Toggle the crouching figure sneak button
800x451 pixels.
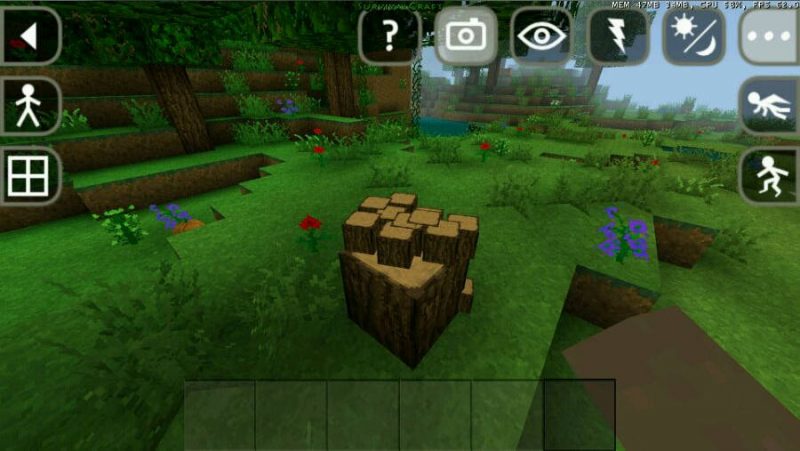click(770, 176)
